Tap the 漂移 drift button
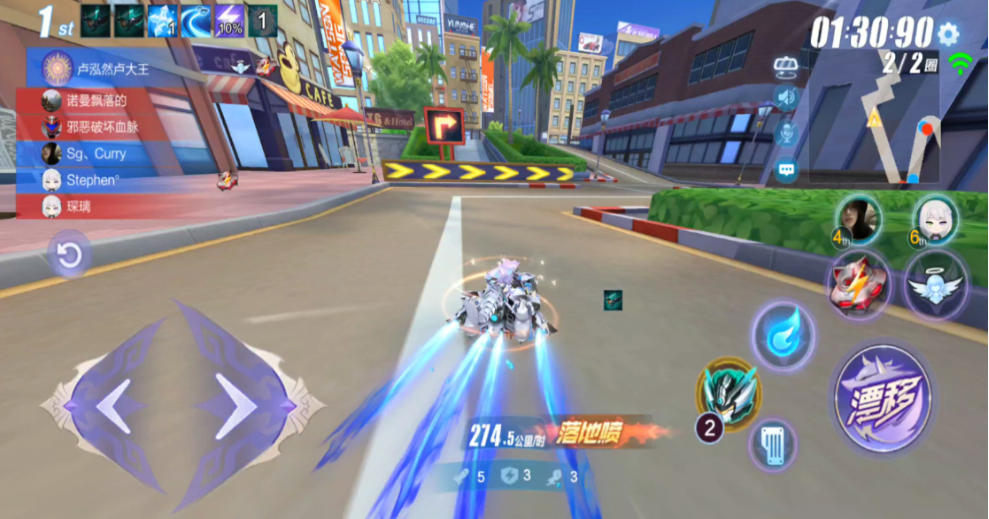Screen dimensions: 989x519 [881, 397]
